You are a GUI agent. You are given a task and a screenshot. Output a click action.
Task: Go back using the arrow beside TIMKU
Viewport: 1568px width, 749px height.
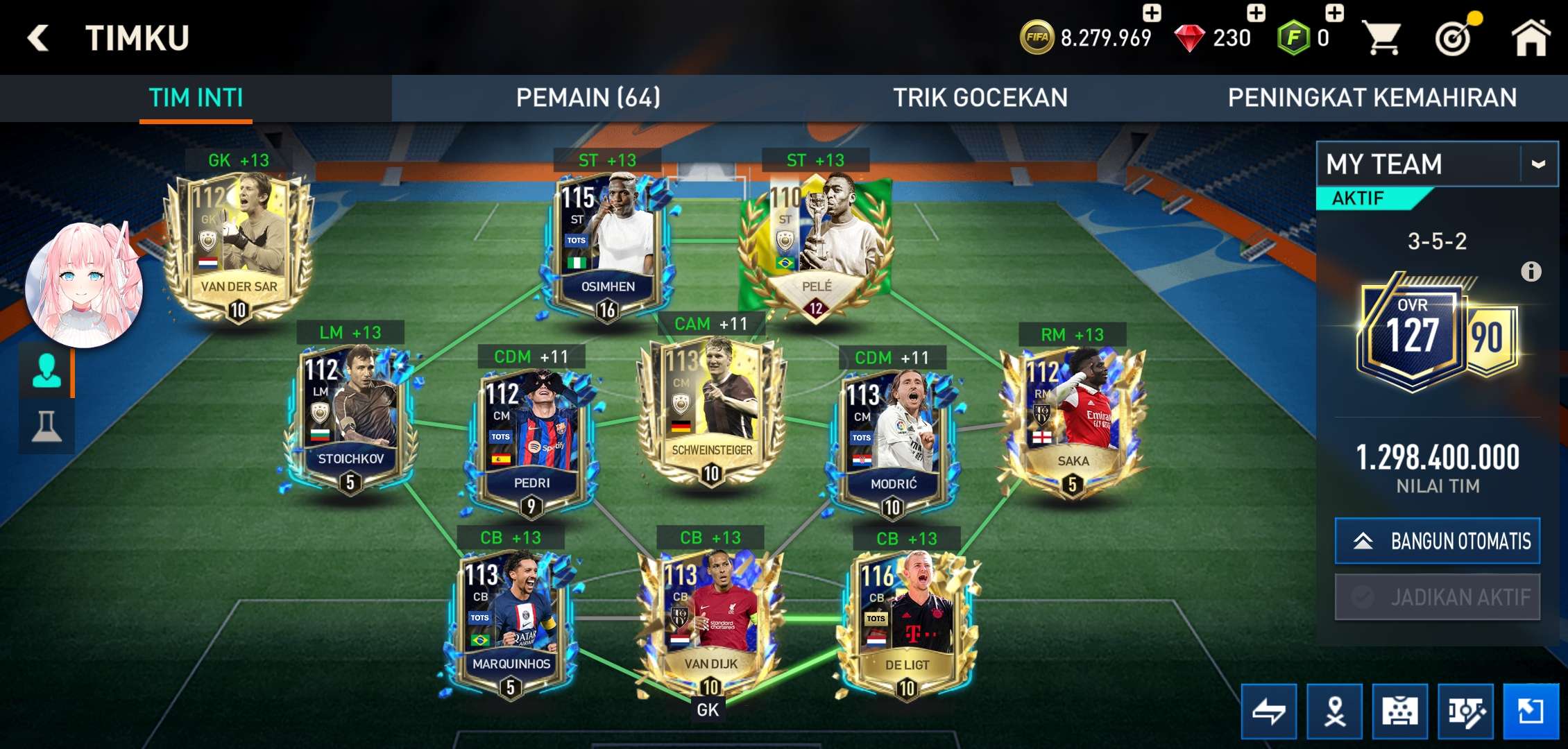[x=39, y=37]
